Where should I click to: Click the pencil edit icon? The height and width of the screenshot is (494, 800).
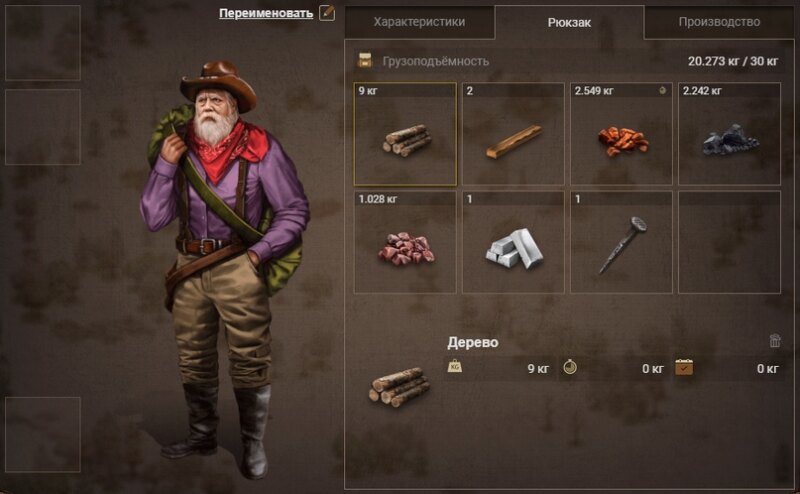[326, 13]
